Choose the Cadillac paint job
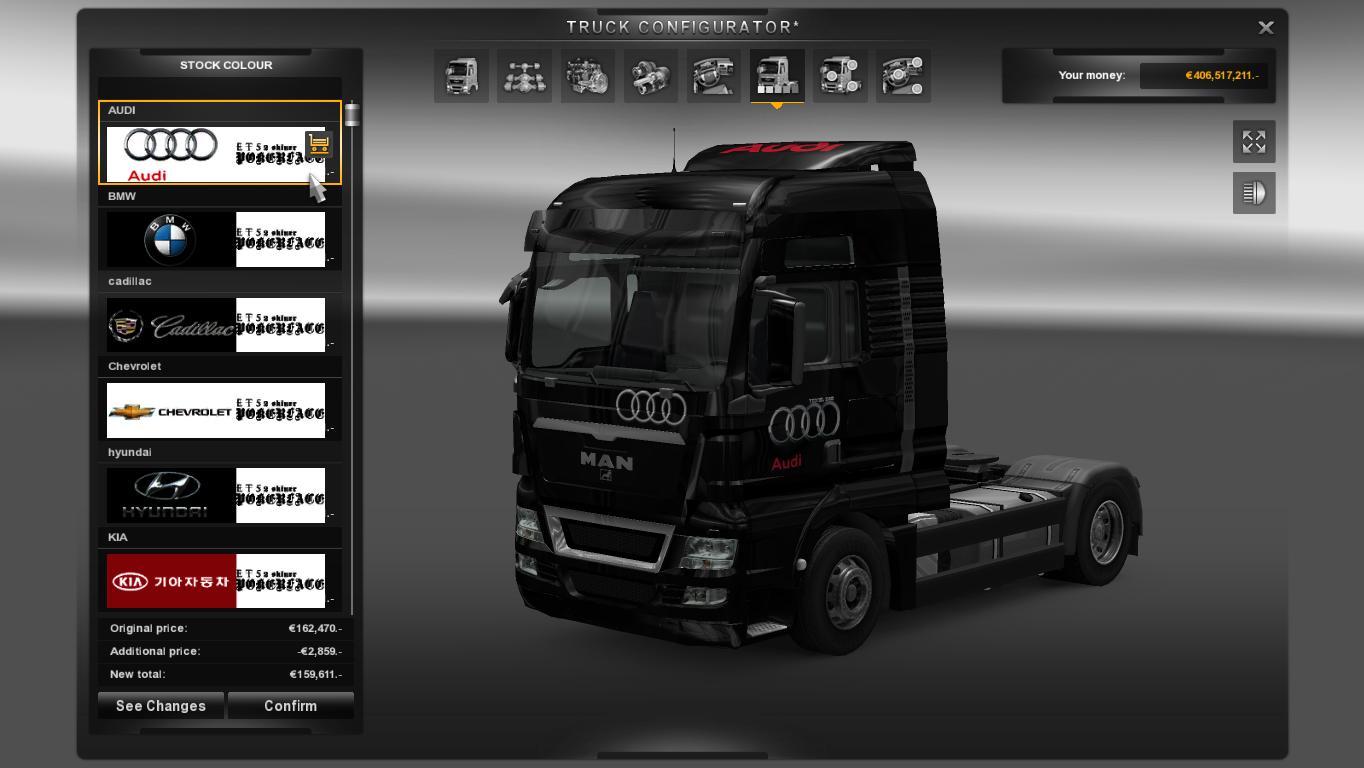The width and height of the screenshot is (1364, 768). click(216, 325)
